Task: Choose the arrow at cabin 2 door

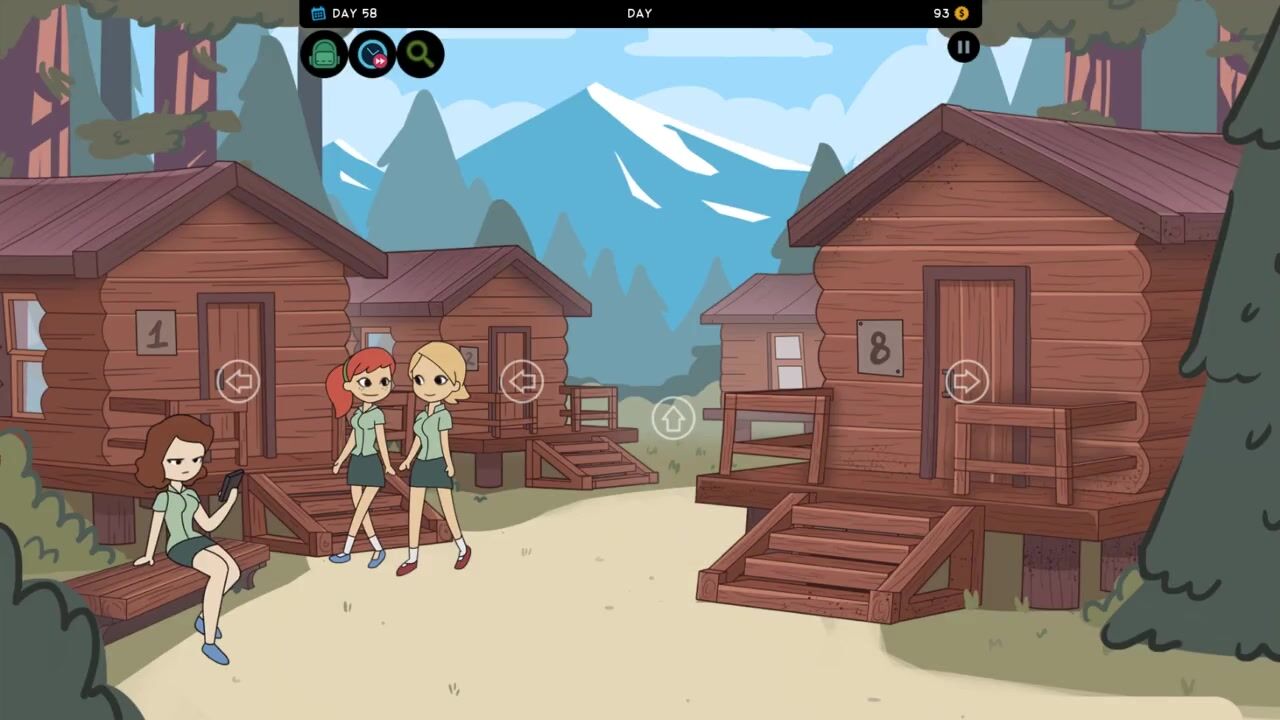Action: (x=521, y=381)
